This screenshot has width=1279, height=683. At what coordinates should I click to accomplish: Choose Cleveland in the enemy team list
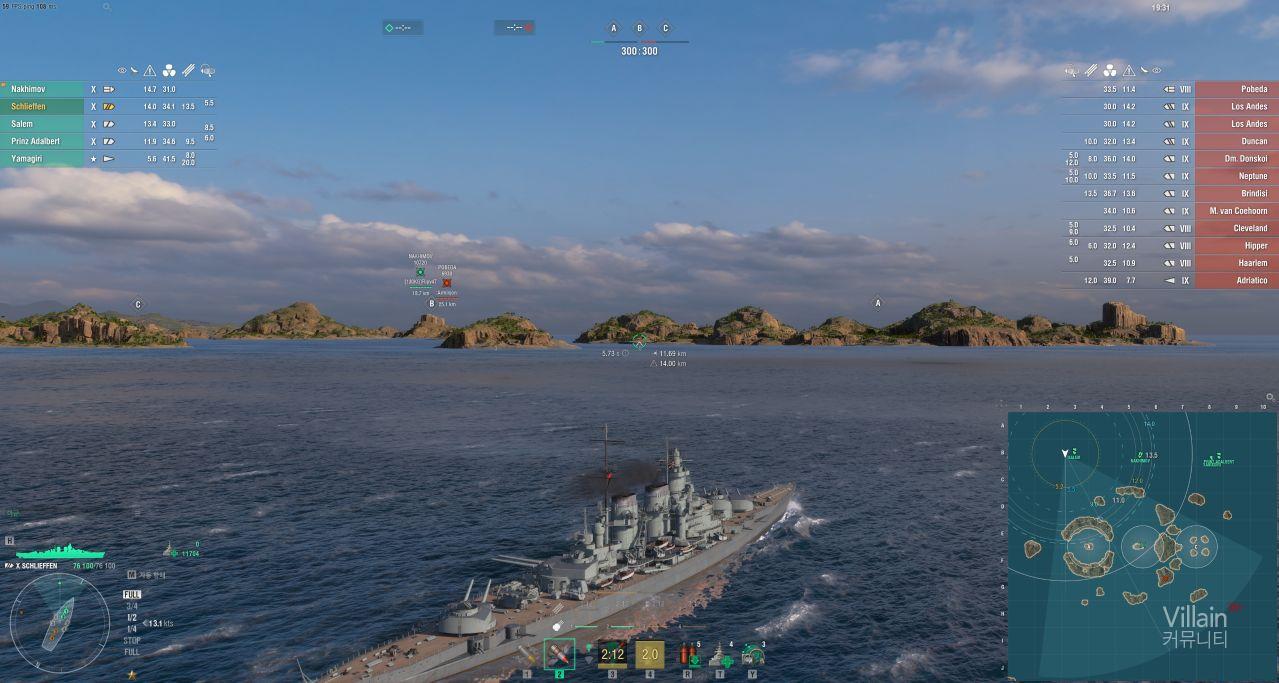1236,228
